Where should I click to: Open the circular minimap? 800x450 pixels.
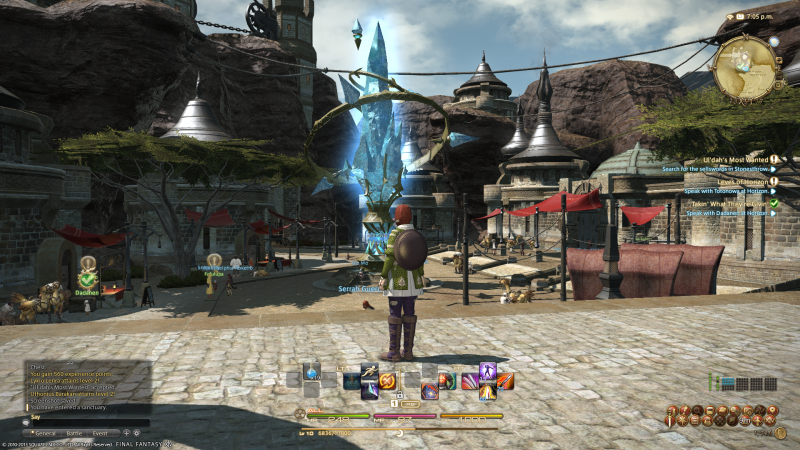746,68
